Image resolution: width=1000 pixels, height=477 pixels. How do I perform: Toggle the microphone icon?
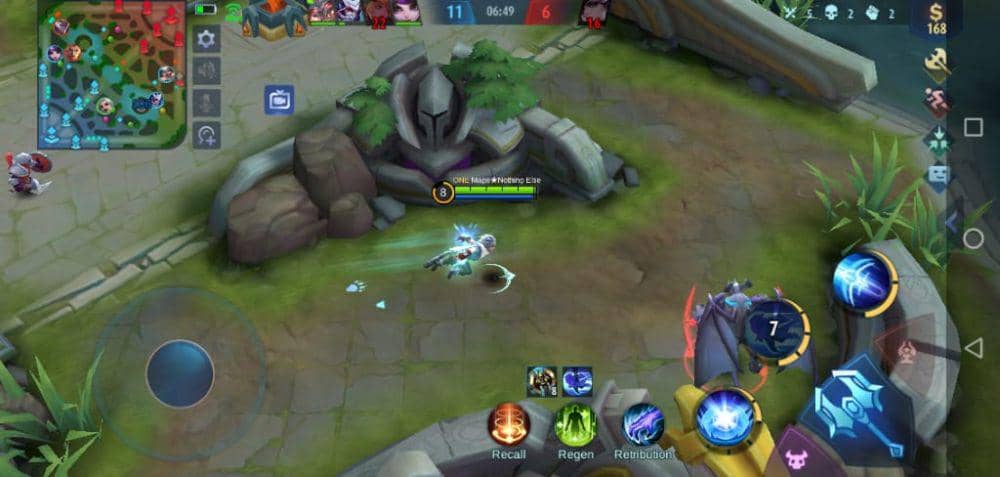(206, 103)
